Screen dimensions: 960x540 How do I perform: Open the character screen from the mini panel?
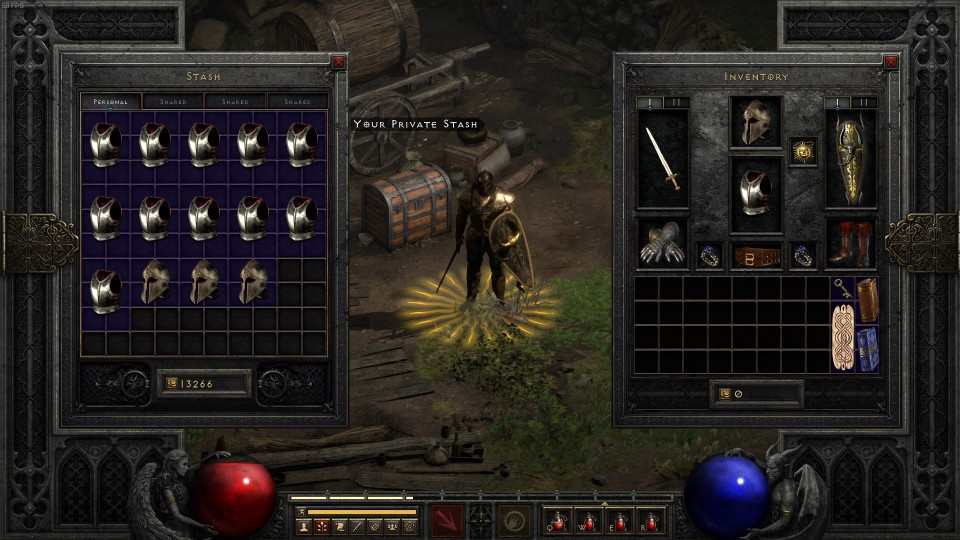point(304,526)
